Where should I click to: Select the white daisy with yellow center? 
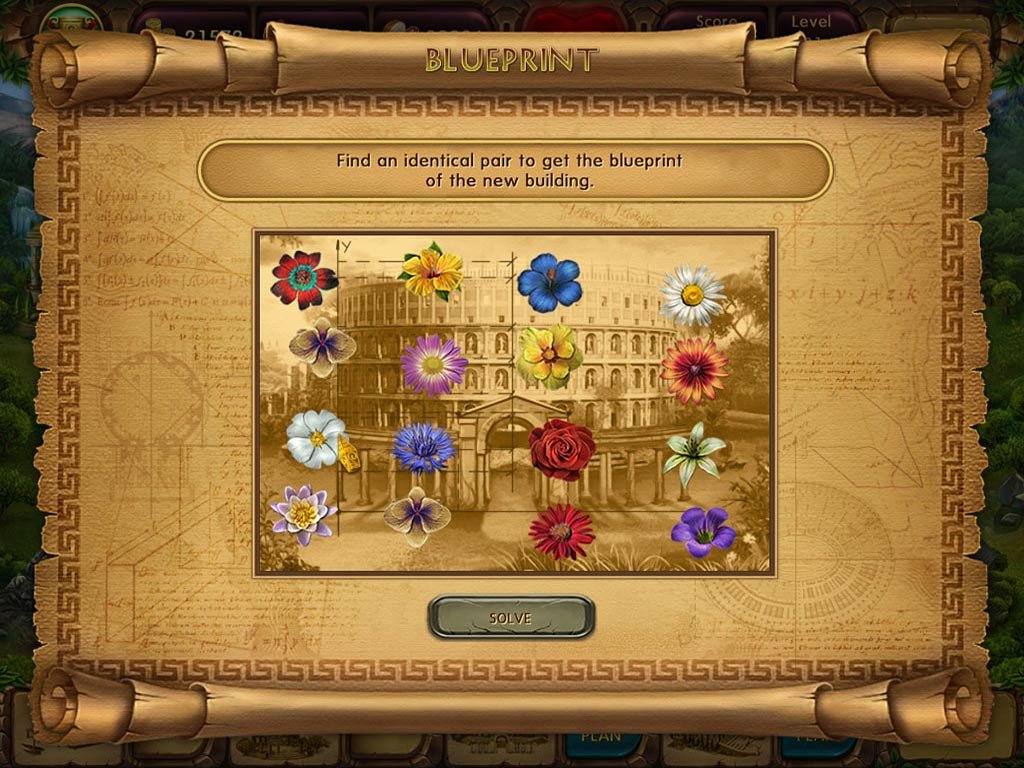pyautogui.click(x=692, y=294)
